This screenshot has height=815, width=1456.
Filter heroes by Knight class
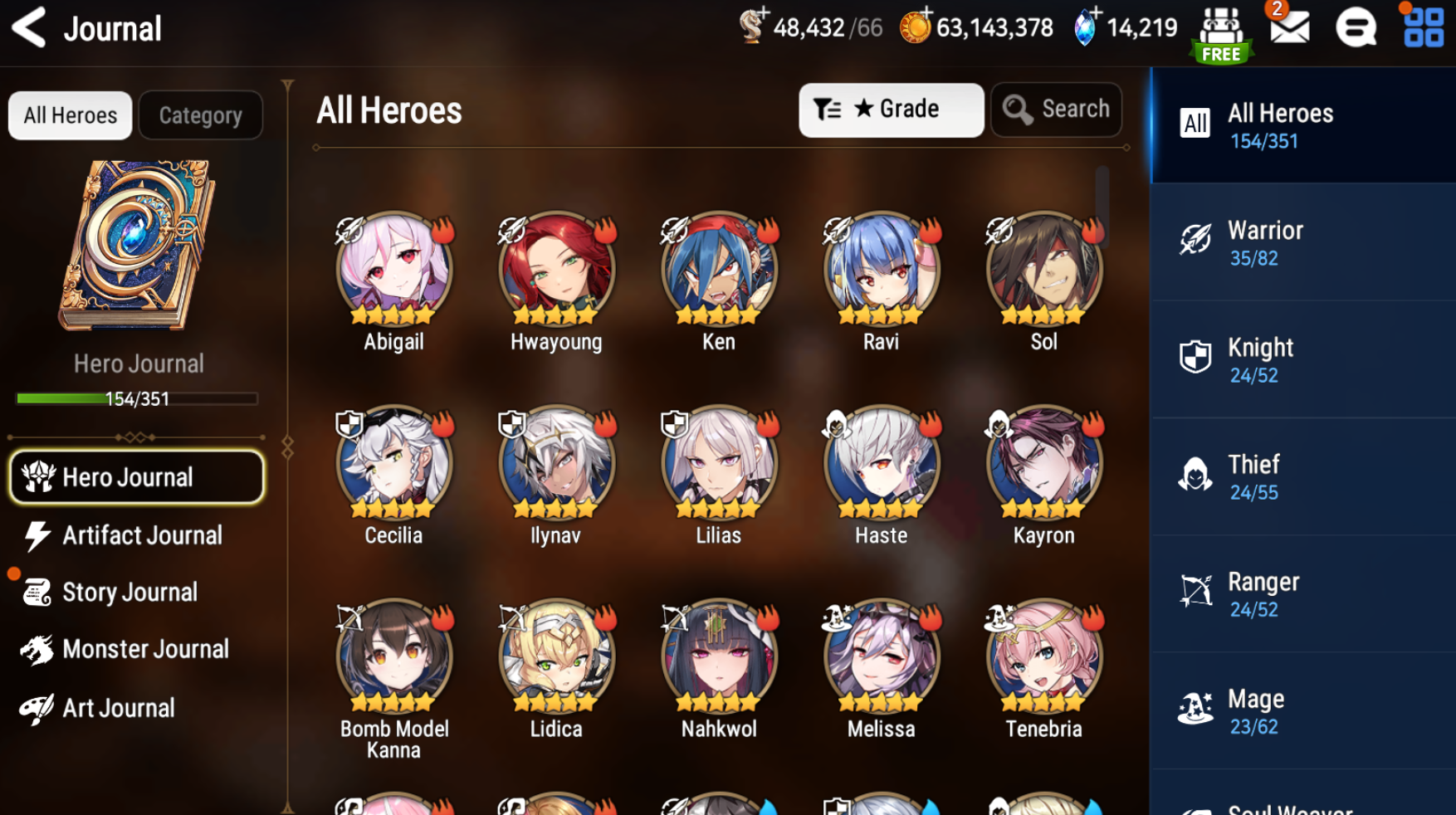point(1302,359)
